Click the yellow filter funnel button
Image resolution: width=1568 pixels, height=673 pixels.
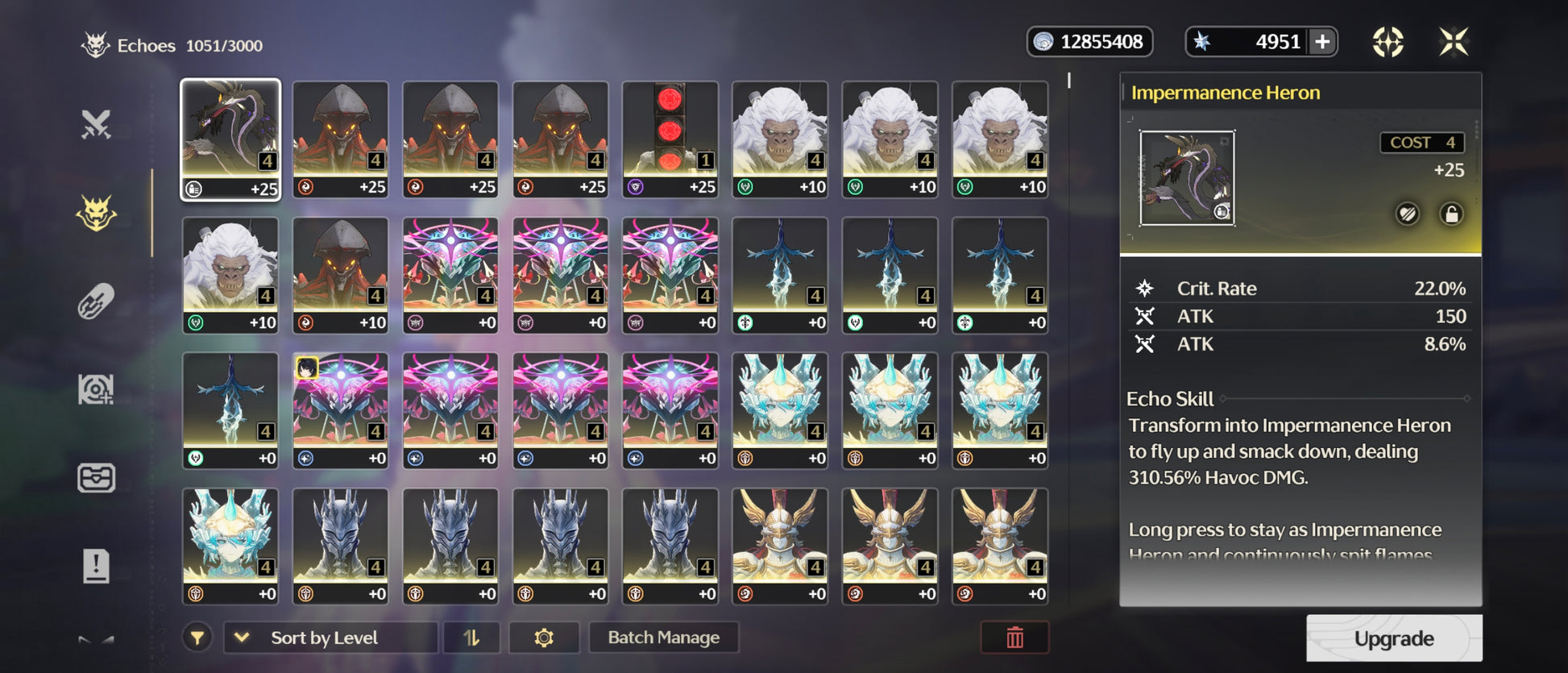197,638
